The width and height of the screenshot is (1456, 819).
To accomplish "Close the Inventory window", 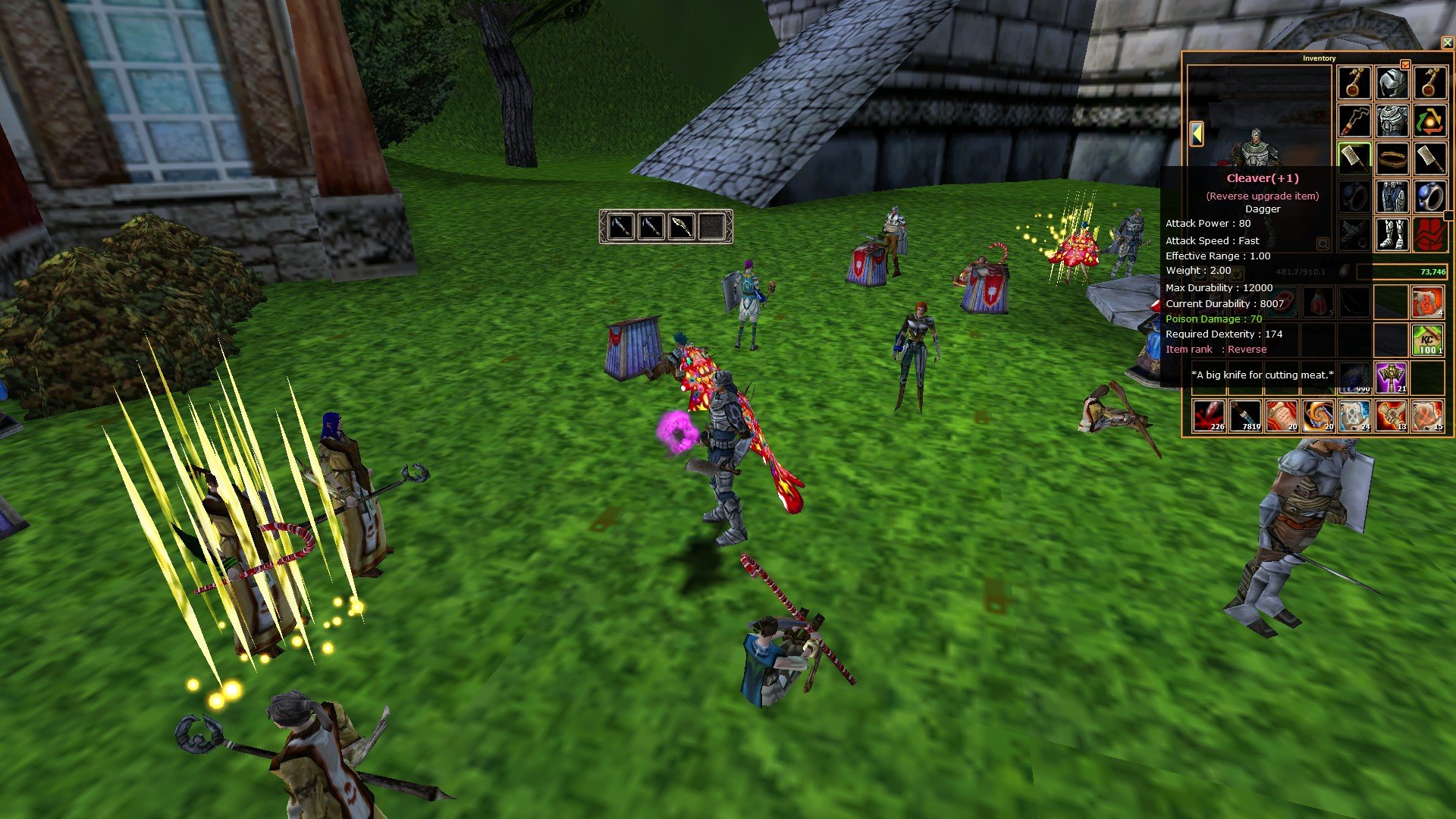I will click(x=1447, y=43).
